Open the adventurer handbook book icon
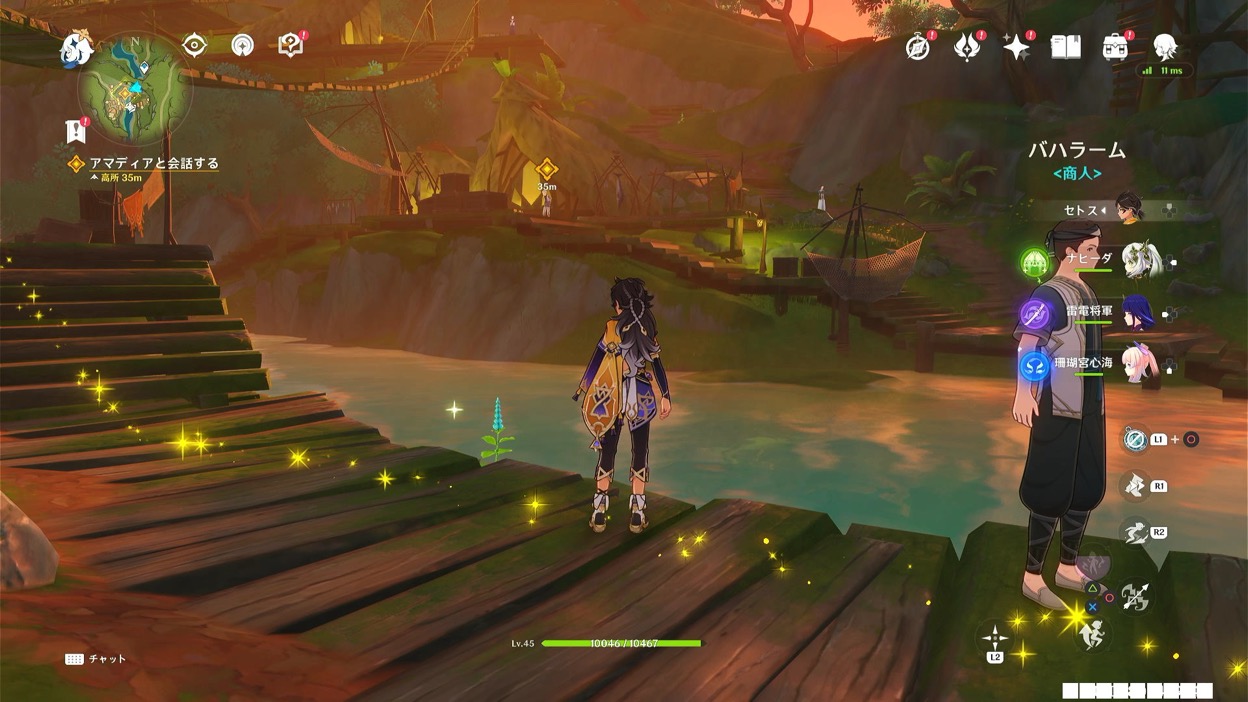Image resolution: width=1248 pixels, height=702 pixels. (1066, 47)
